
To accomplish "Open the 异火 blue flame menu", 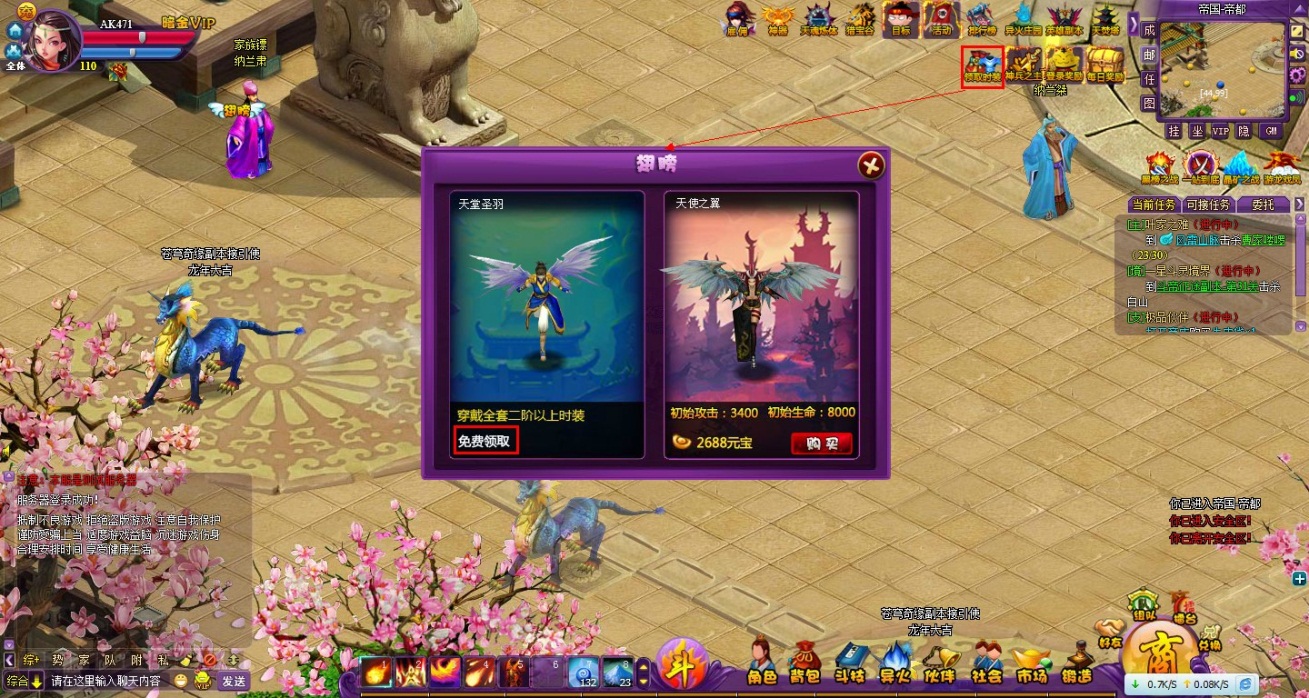I will (x=895, y=662).
